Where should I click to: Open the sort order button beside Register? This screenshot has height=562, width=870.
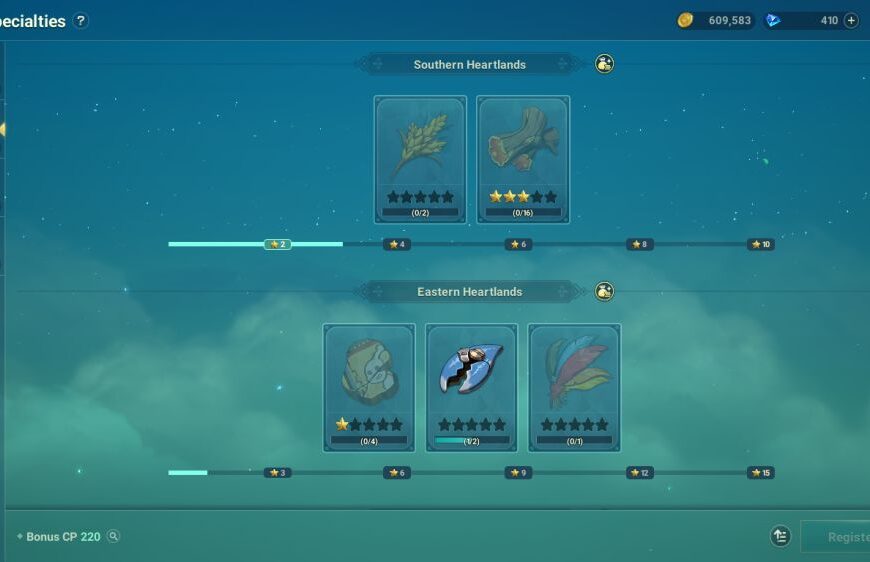(781, 537)
